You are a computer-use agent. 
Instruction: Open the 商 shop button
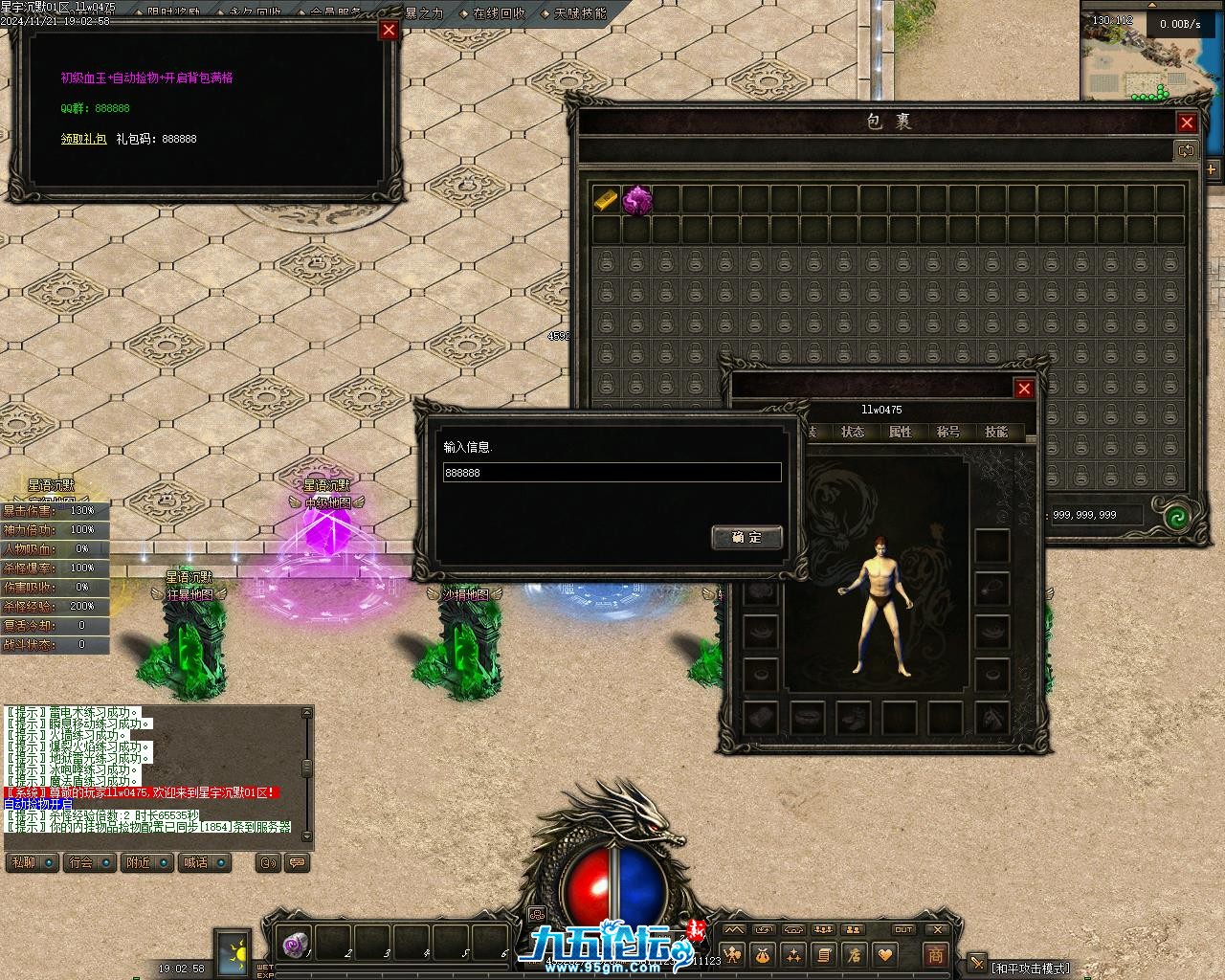pyautogui.click(x=935, y=954)
